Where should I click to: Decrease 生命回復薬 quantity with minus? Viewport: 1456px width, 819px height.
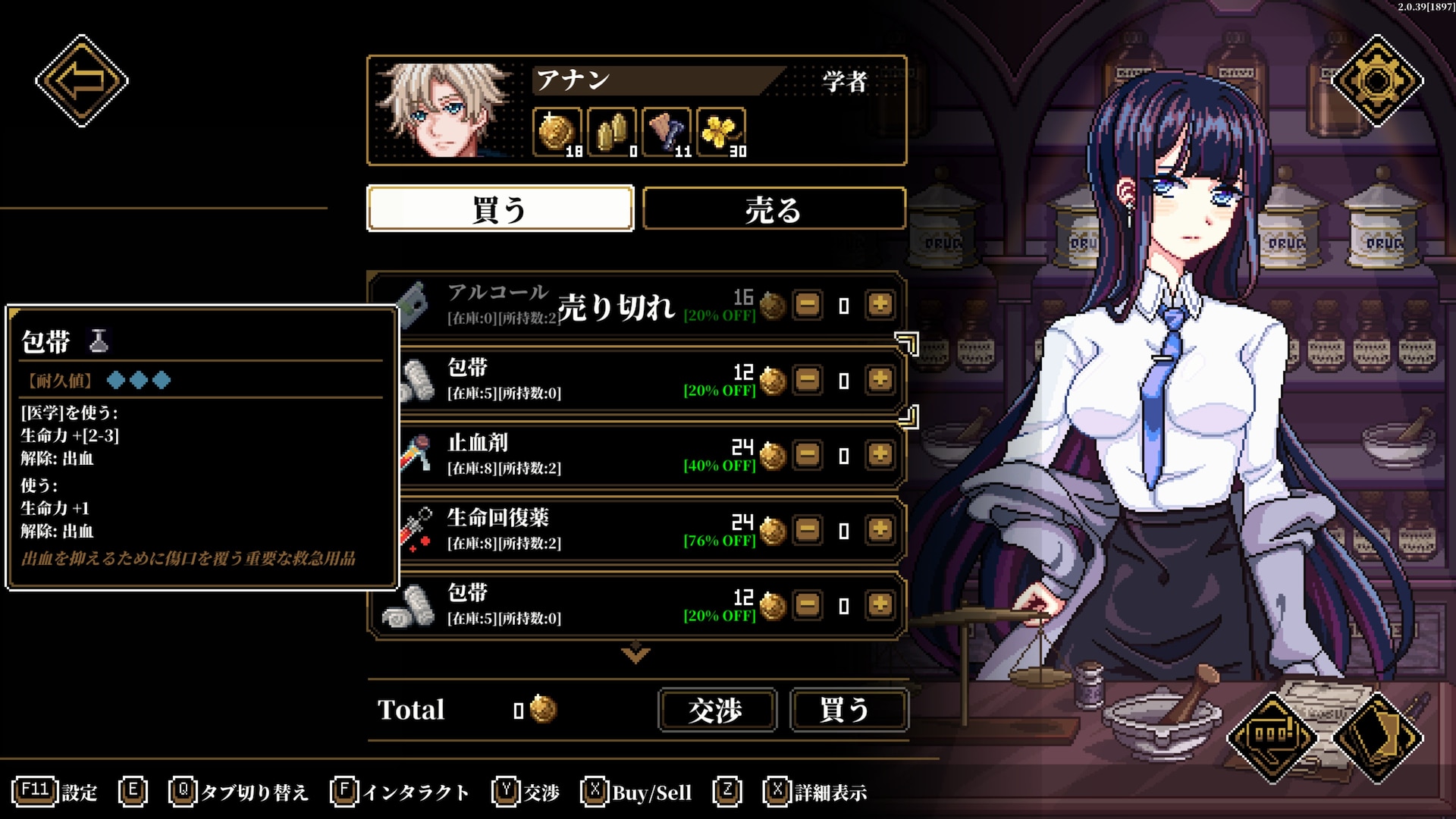[808, 530]
